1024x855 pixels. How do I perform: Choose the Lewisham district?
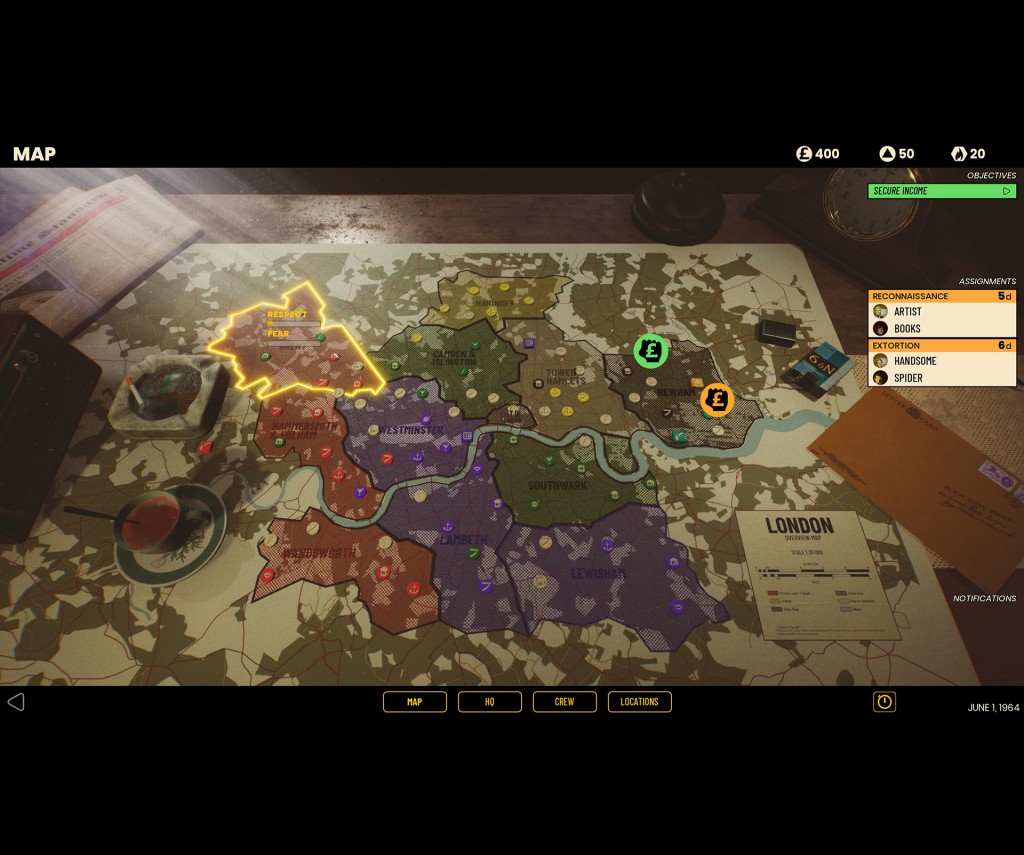(x=598, y=573)
